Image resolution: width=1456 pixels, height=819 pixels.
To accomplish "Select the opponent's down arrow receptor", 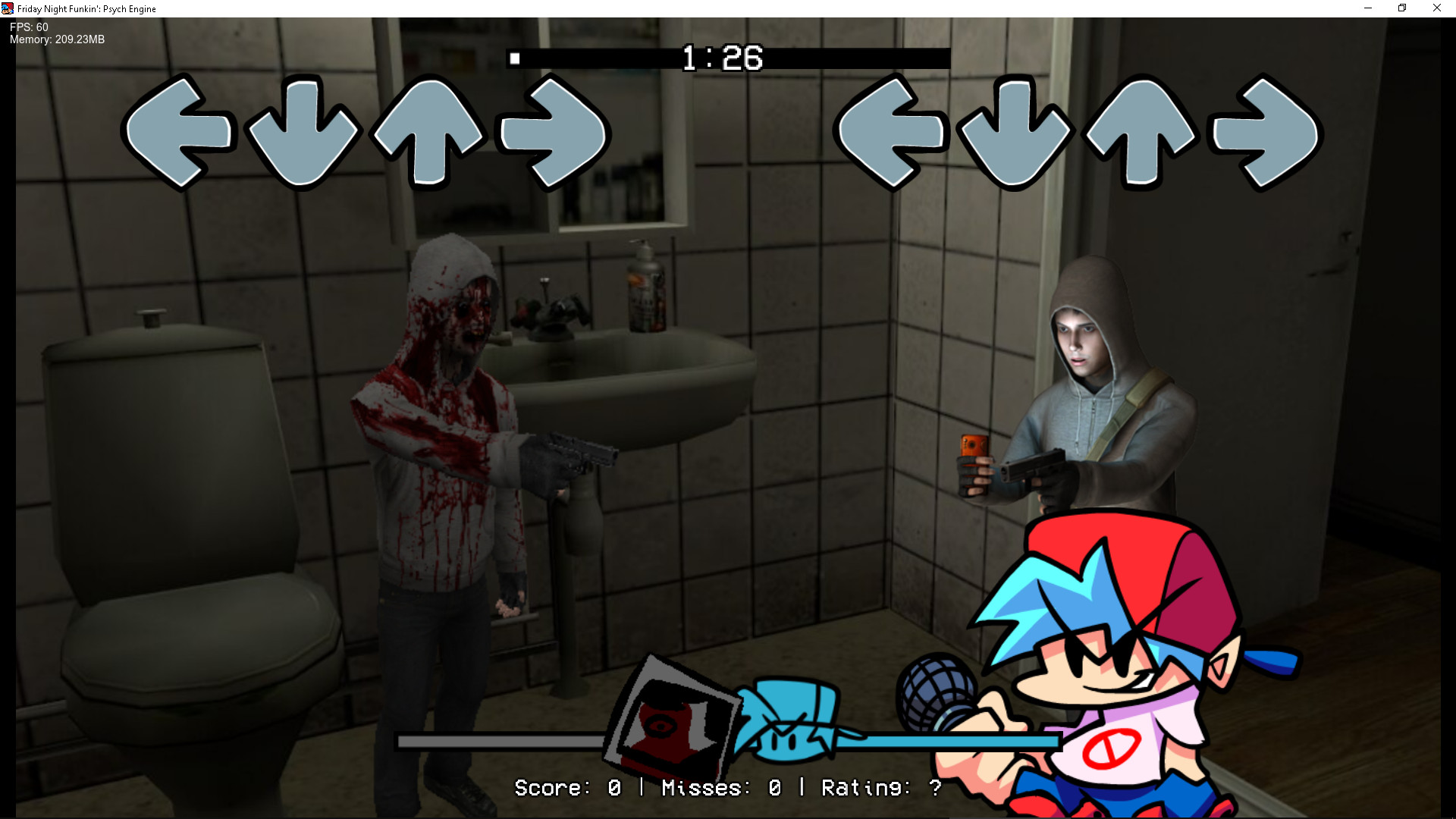I will pos(303,133).
